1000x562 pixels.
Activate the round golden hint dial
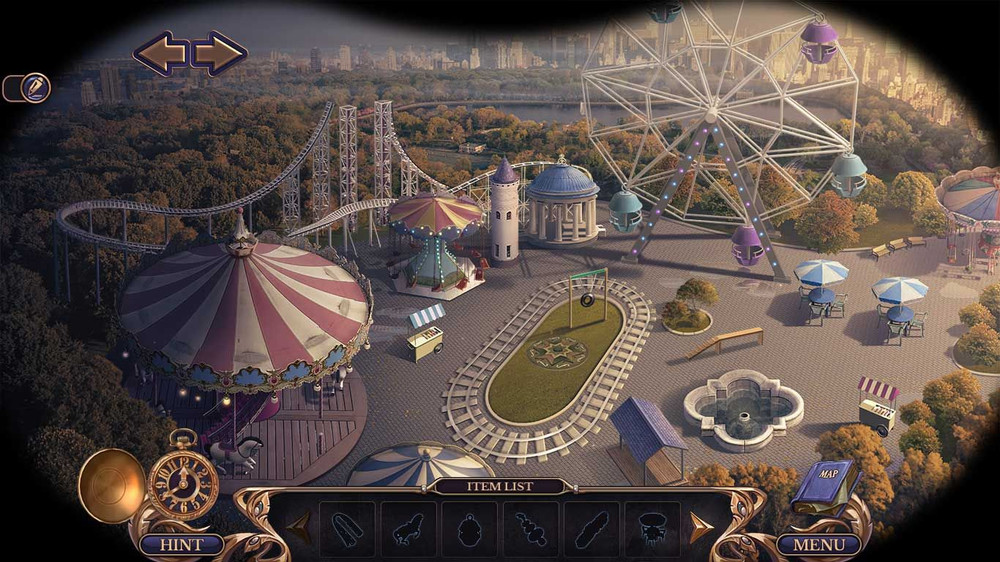111,485
